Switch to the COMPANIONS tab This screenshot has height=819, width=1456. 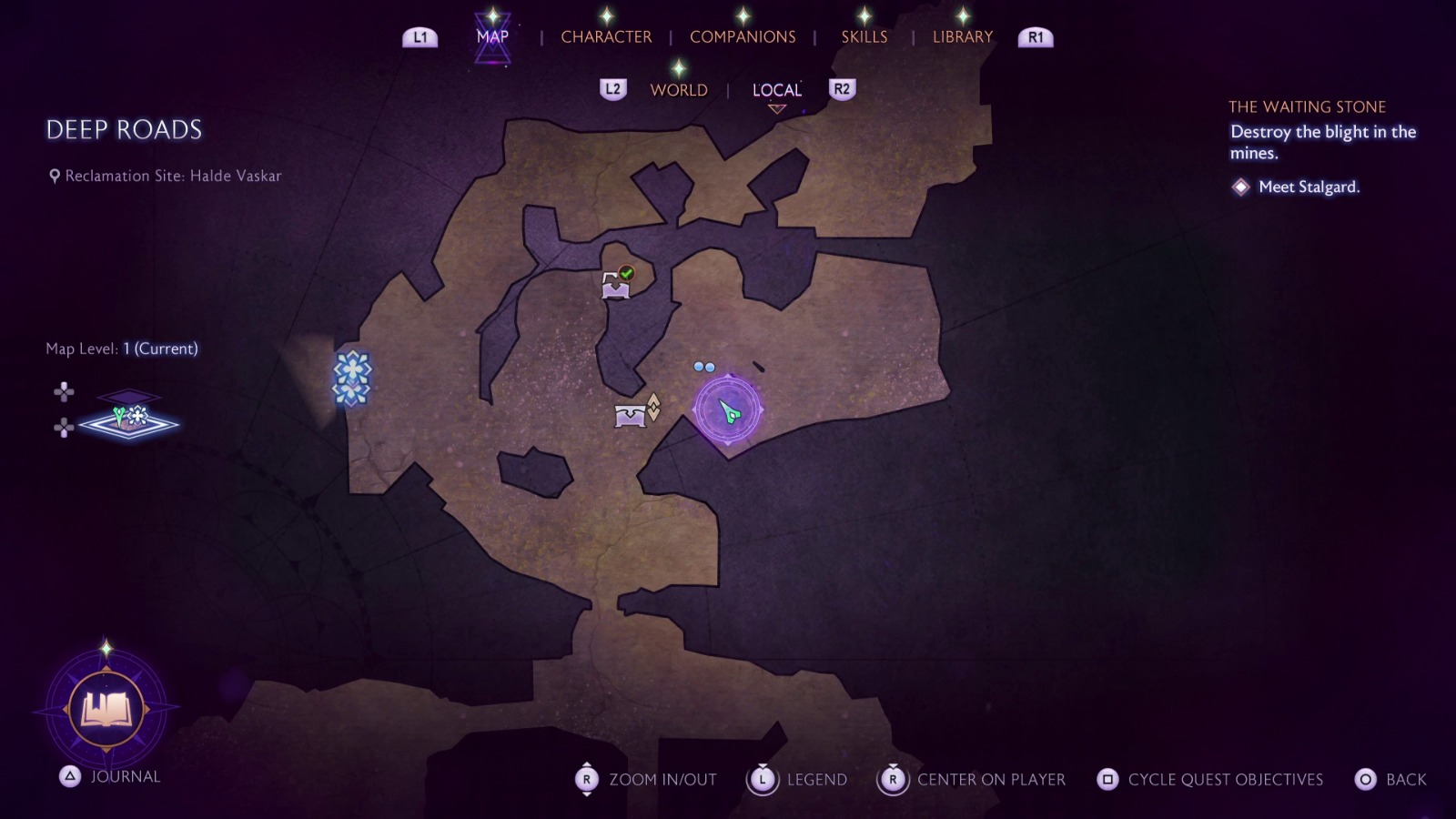click(742, 36)
